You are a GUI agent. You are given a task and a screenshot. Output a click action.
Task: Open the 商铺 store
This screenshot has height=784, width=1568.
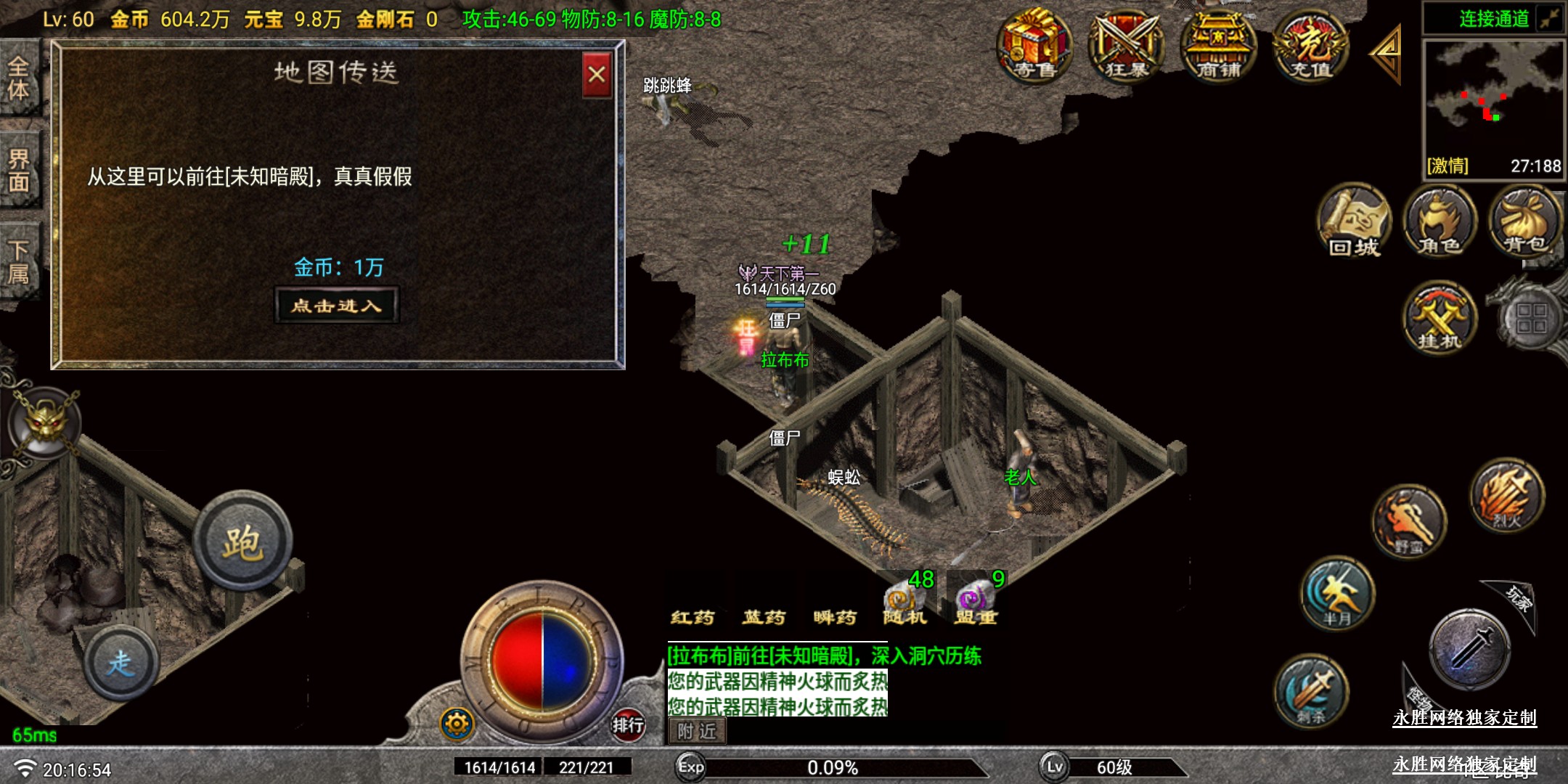click(x=1217, y=46)
